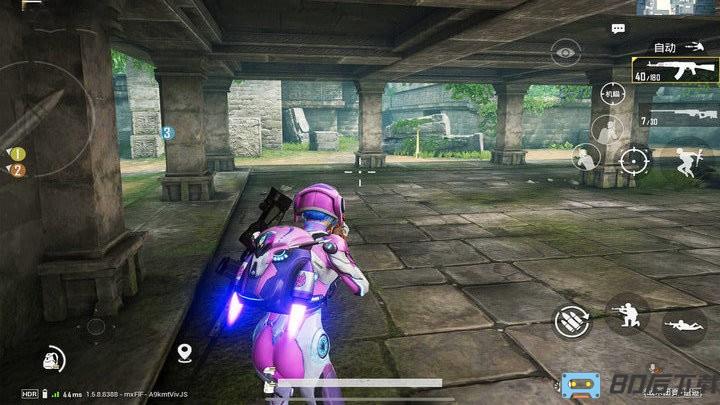This screenshot has width=720, height=405.
Task: Tap the 机瞄 scope mode button
Action: coord(612,94)
